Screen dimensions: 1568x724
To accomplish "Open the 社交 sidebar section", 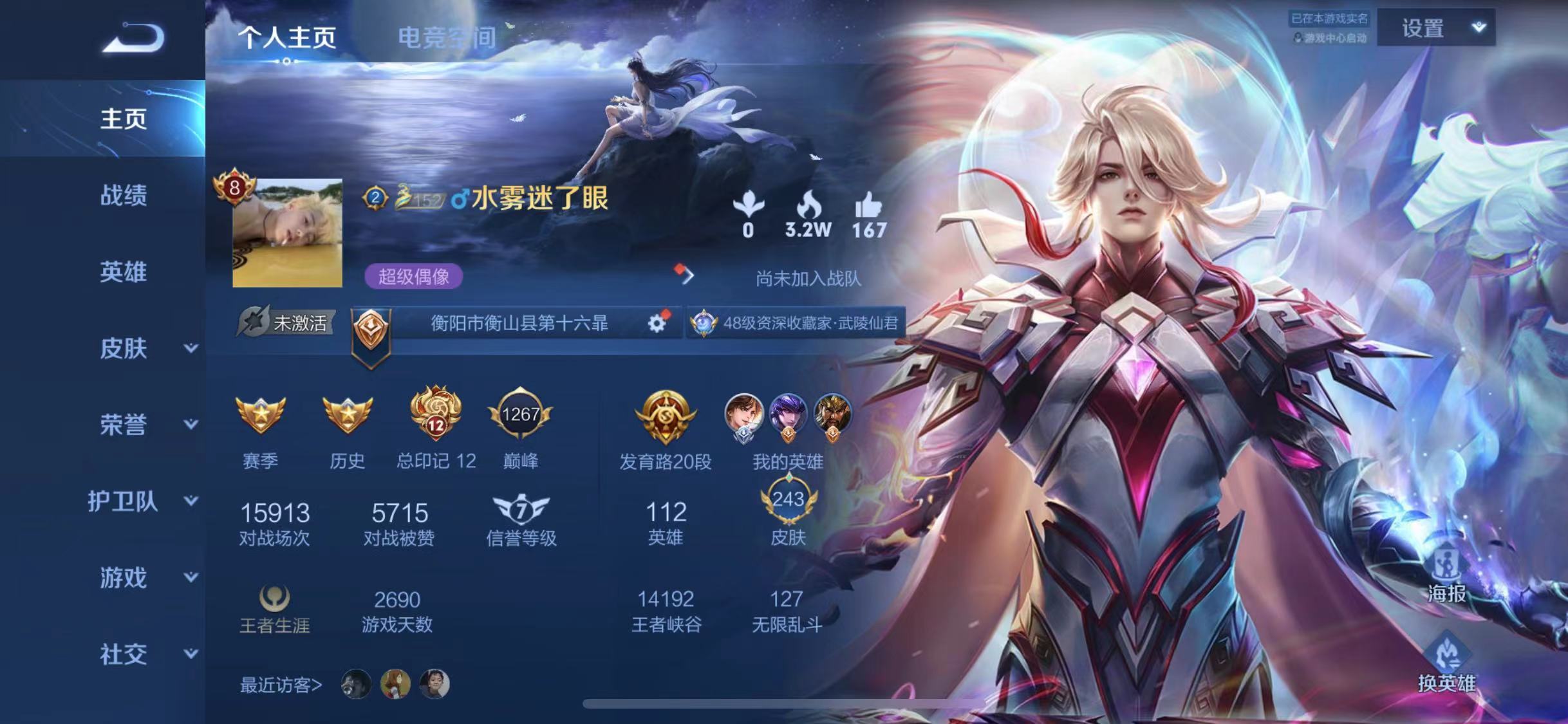I will coord(147,654).
